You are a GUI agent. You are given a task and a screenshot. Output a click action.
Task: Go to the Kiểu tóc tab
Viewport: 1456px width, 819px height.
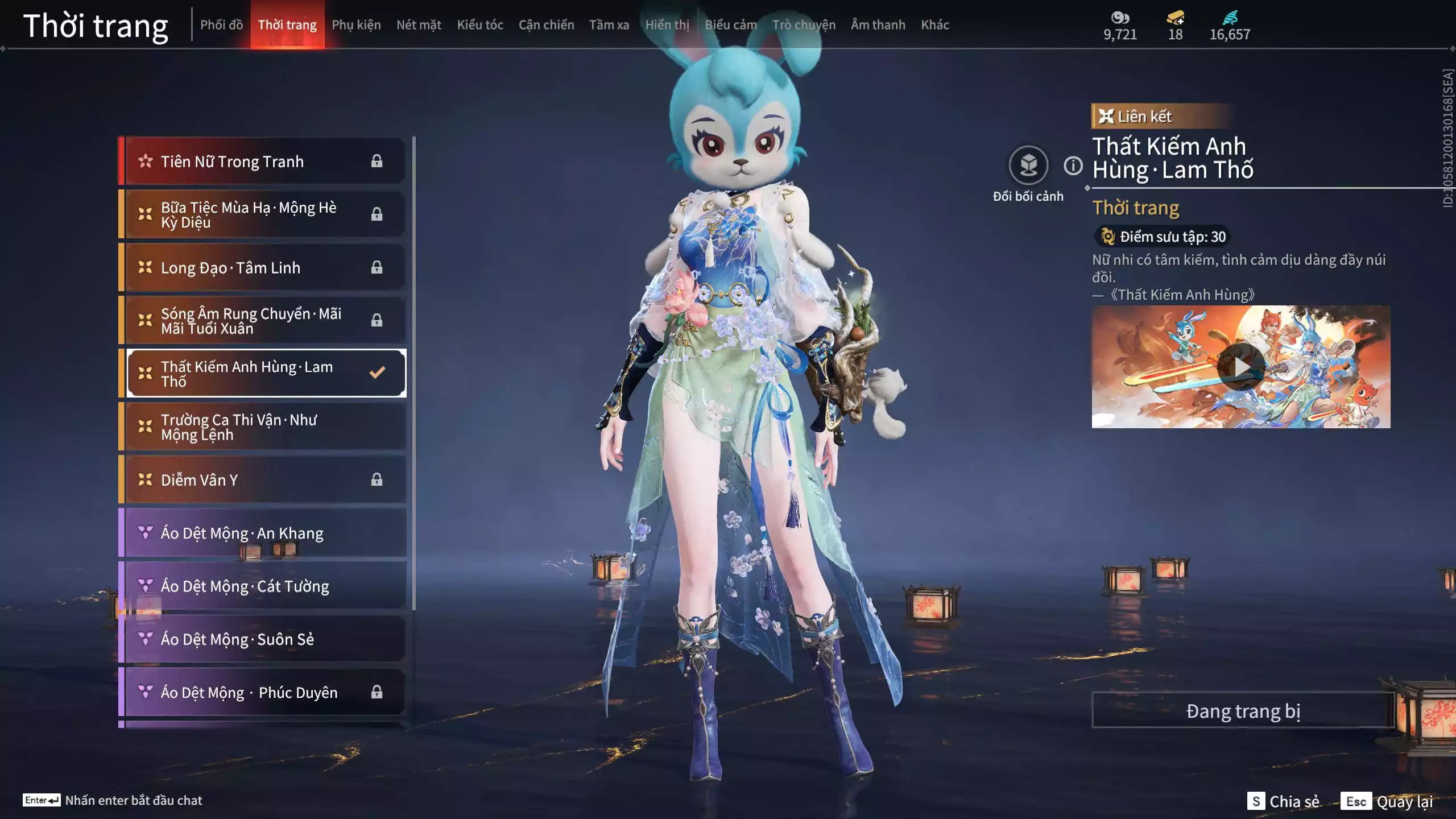pos(480,24)
